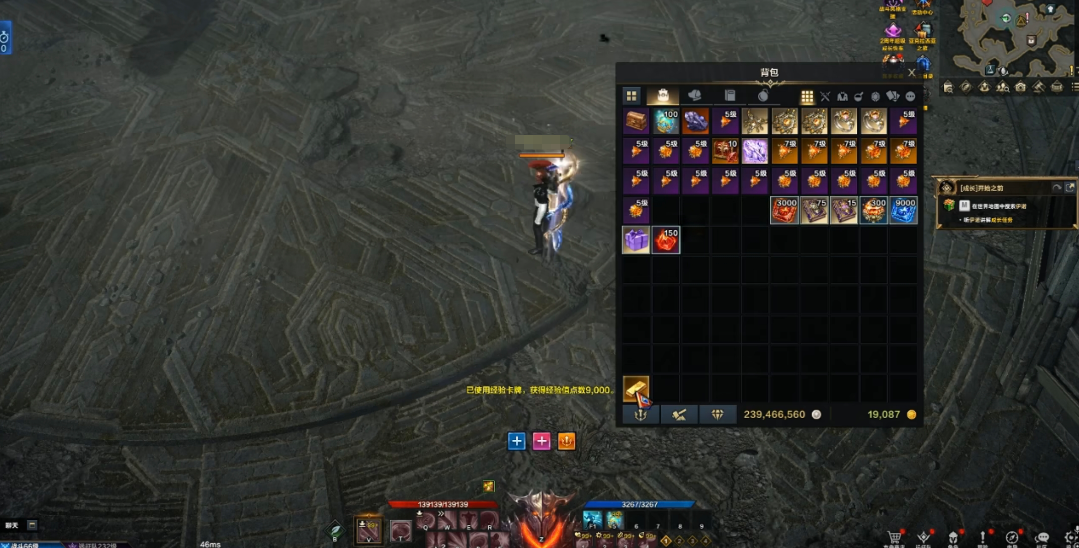
Task: Open the book icon inventory tab
Action: (730, 96)
